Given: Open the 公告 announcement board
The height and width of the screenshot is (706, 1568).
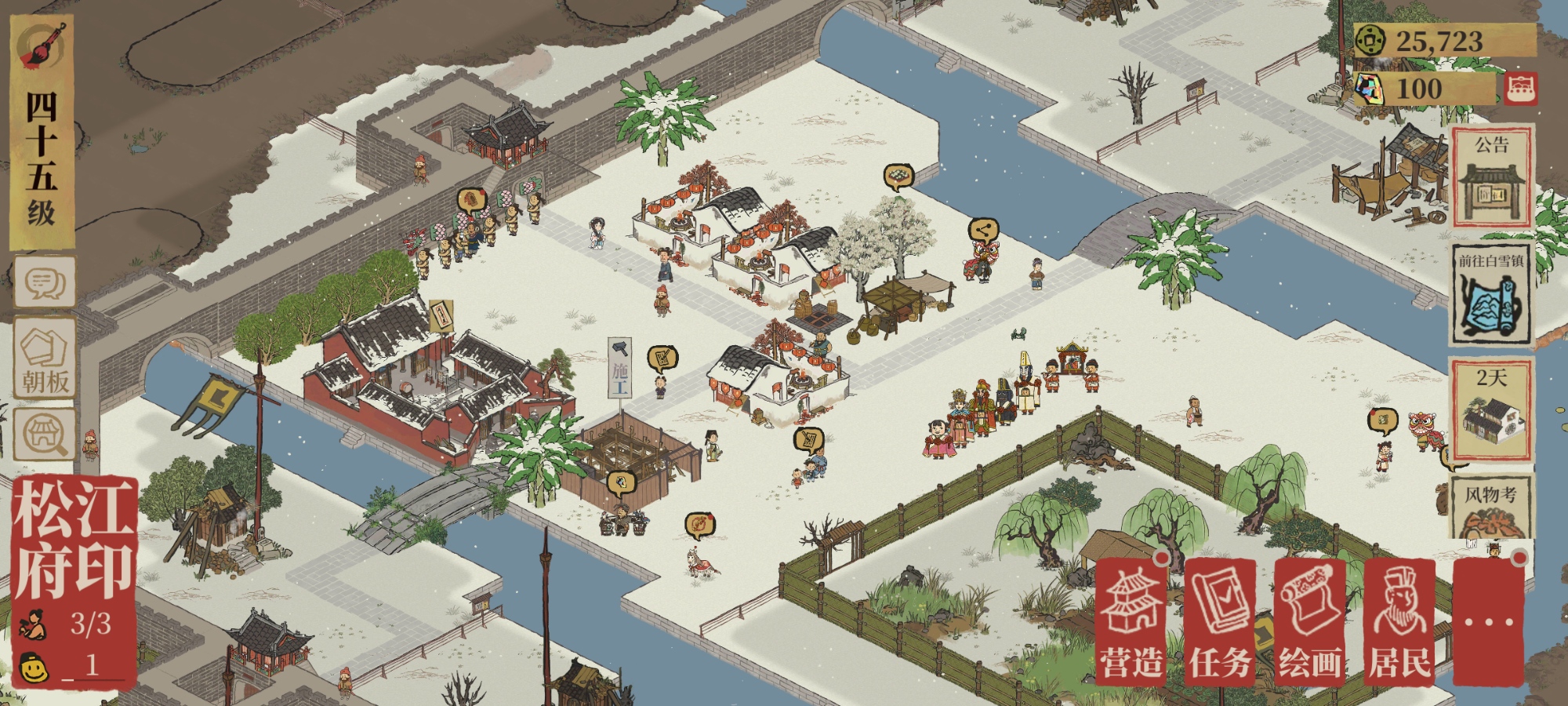Looking at the screenshot, I should click(x=1491, y=177).
